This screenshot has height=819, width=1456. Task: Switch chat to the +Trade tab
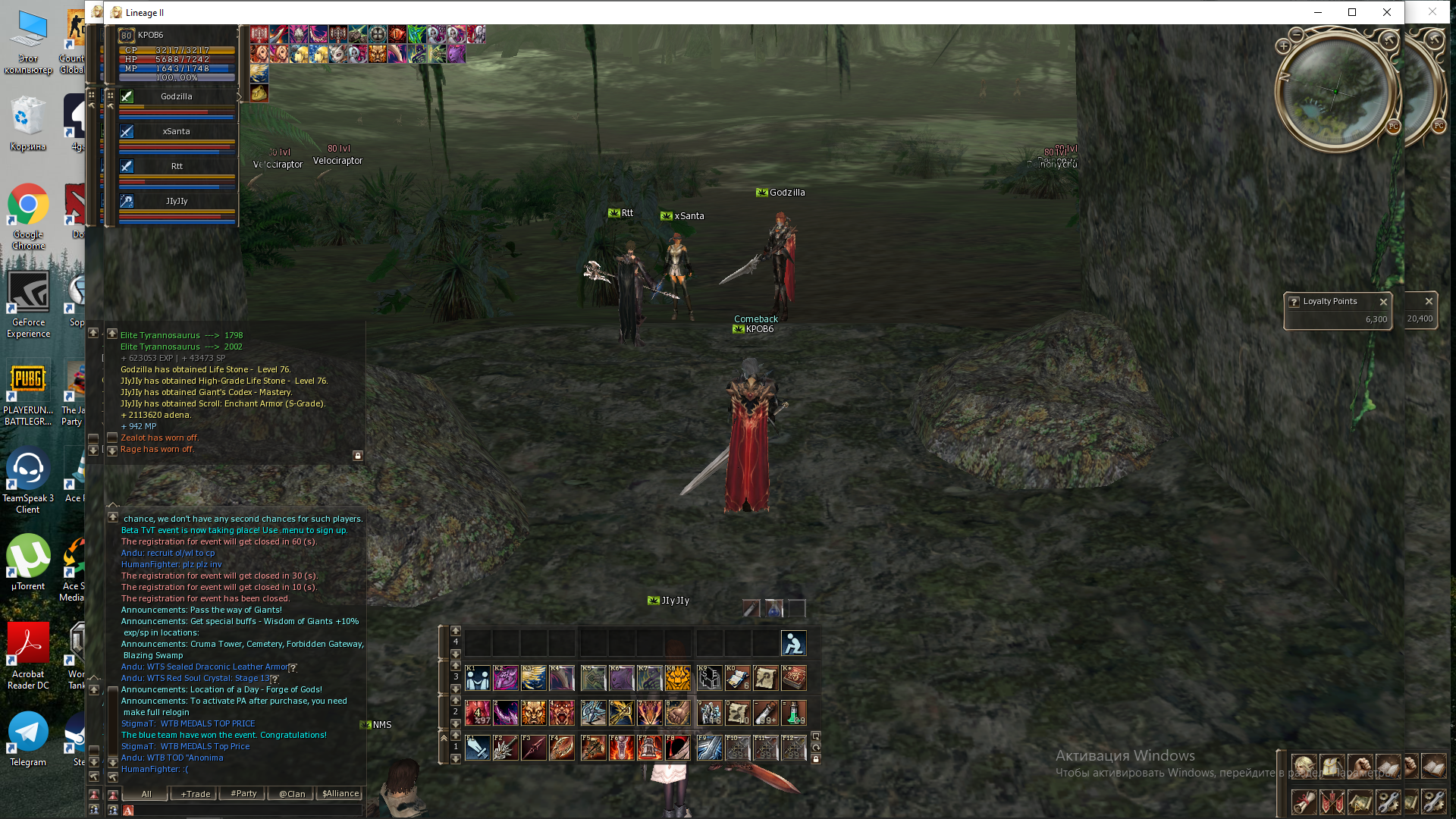(195, 794)
